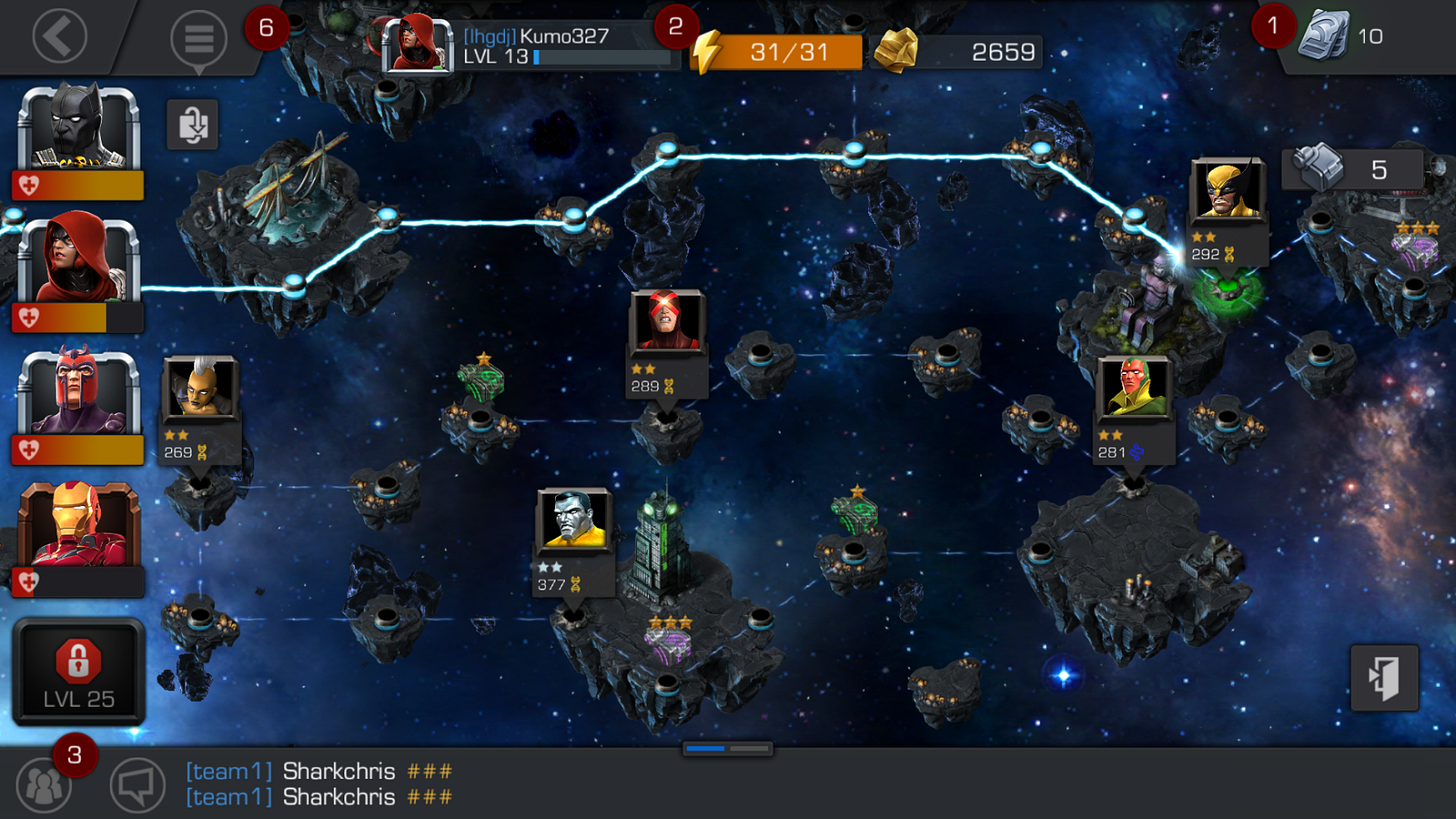Image resolution: width=1456 pixels, height=819 pixels.
Task: Go back using the arrow button
Action: pos(60,37)
